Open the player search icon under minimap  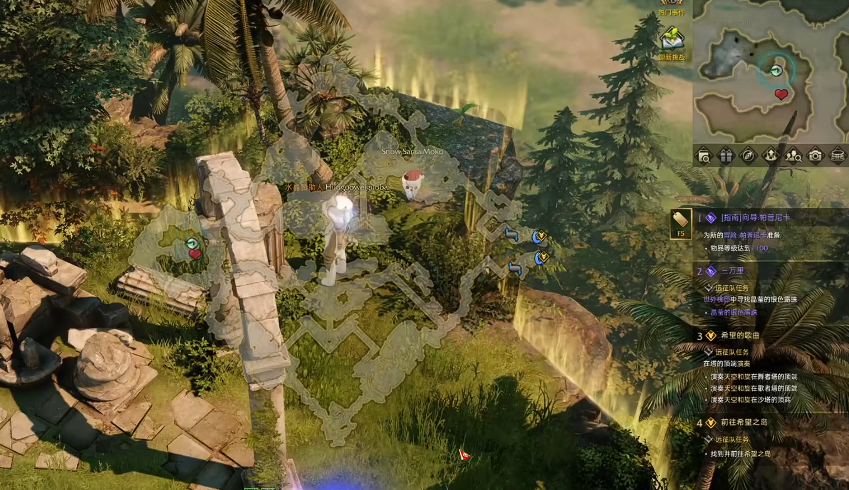point(793,155)
